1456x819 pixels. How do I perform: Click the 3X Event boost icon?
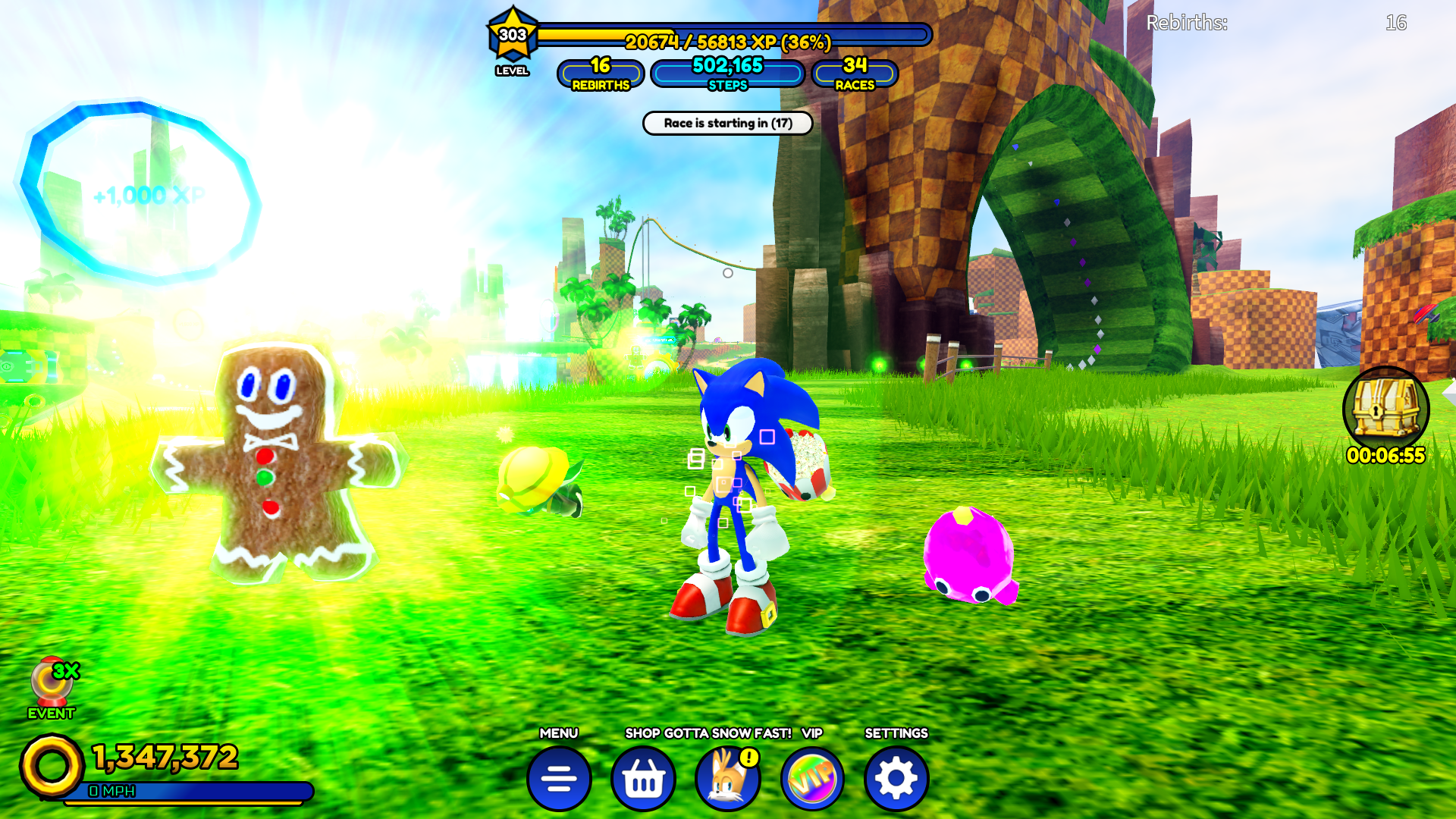click(x=52, y=682)
